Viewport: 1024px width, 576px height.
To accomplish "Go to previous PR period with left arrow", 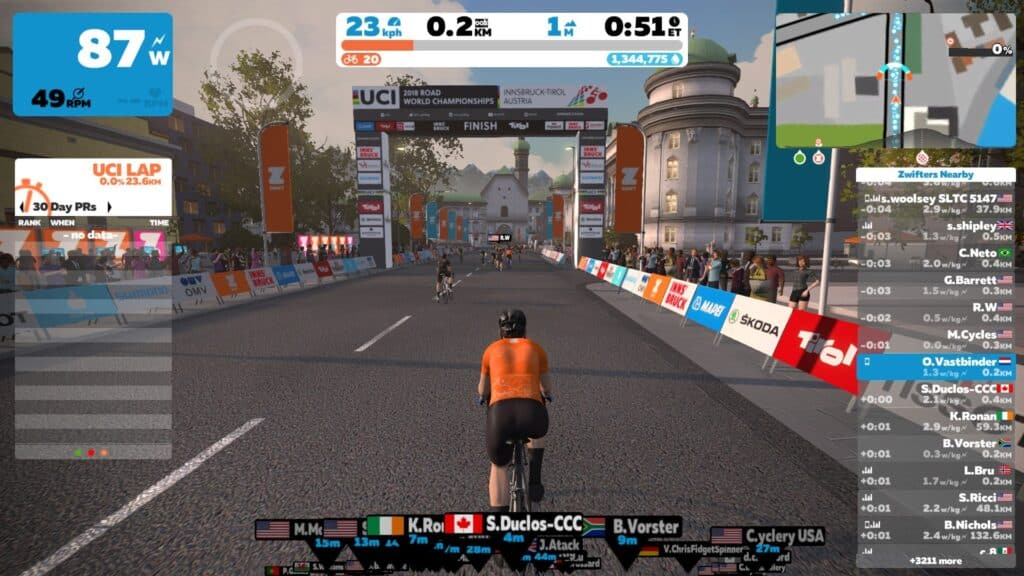I will click(x=22, y=207).
